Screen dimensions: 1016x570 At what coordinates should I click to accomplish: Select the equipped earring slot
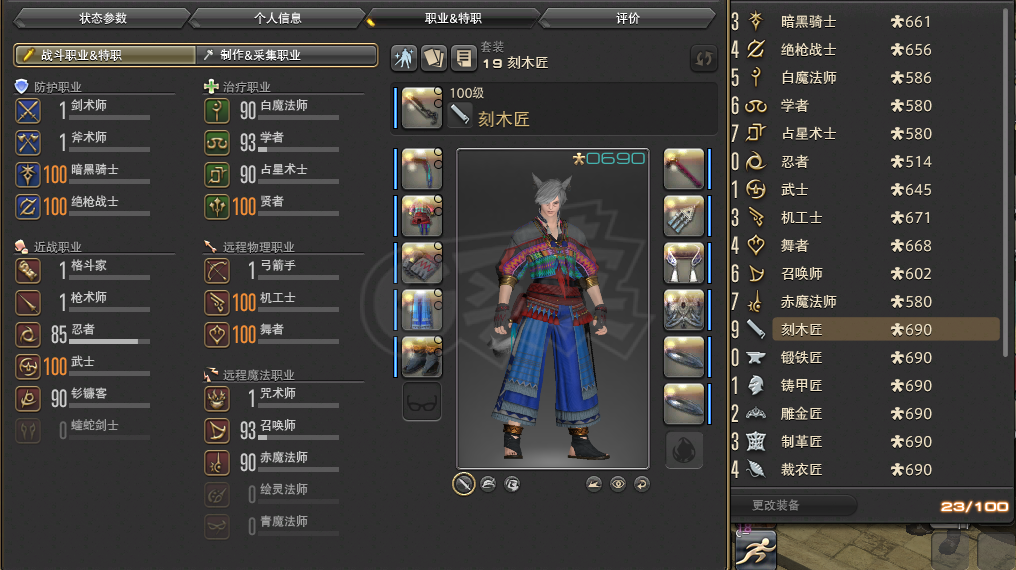click(x=684, y=214)
